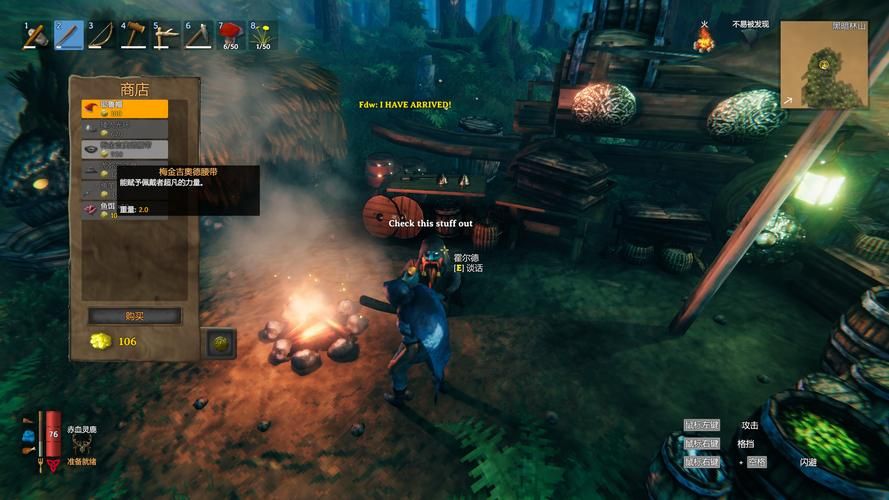The image size is (889, 500).
Task: Open the minimap
Action: pyautogui.click(x=823, y=64)
